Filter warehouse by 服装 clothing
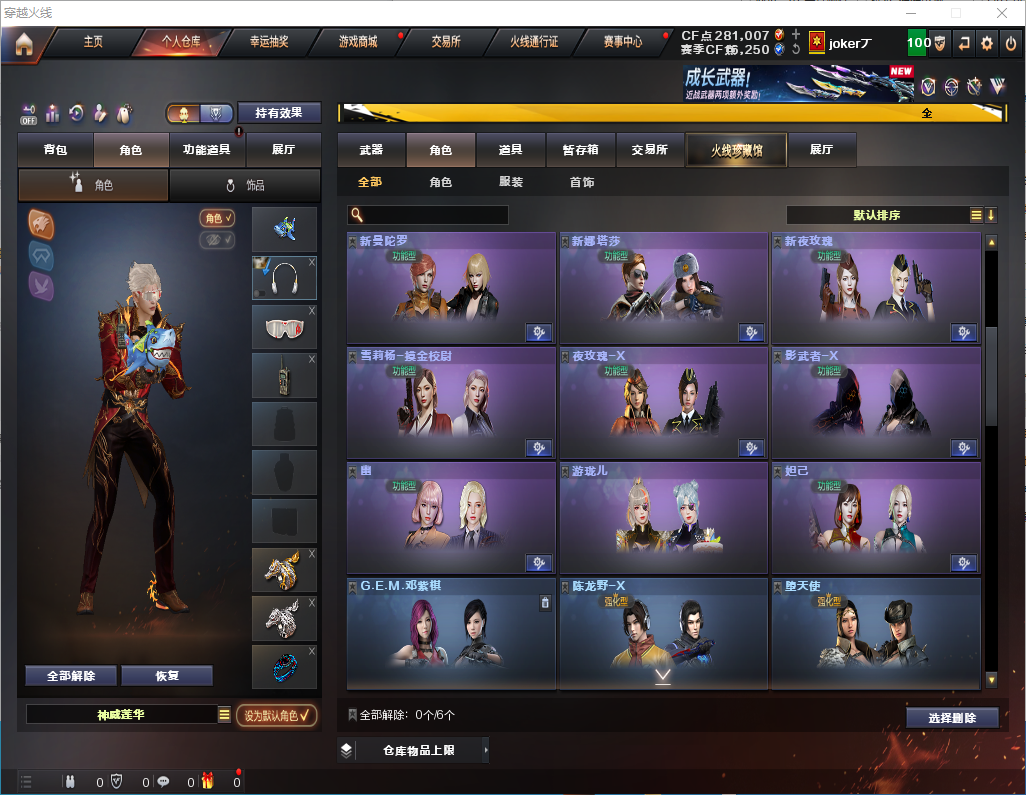Screen dimensions: 1026x795 (x=511, y=183)
